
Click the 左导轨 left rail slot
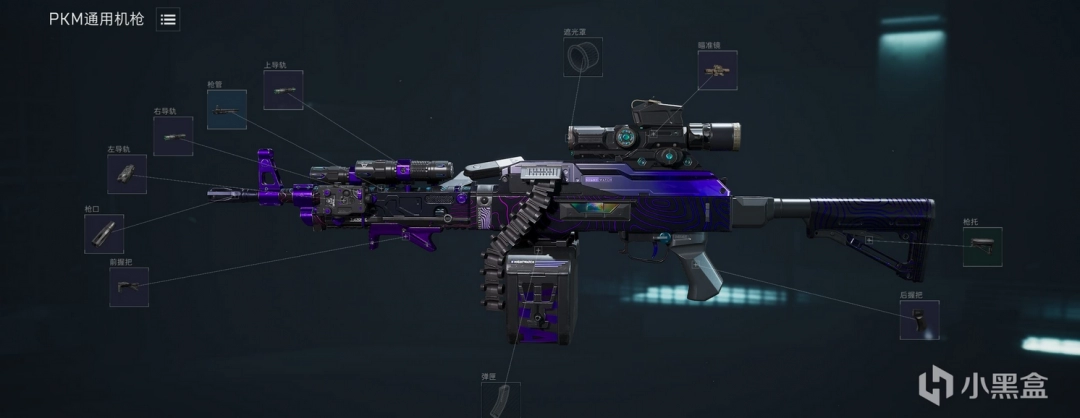click(127, 174)
